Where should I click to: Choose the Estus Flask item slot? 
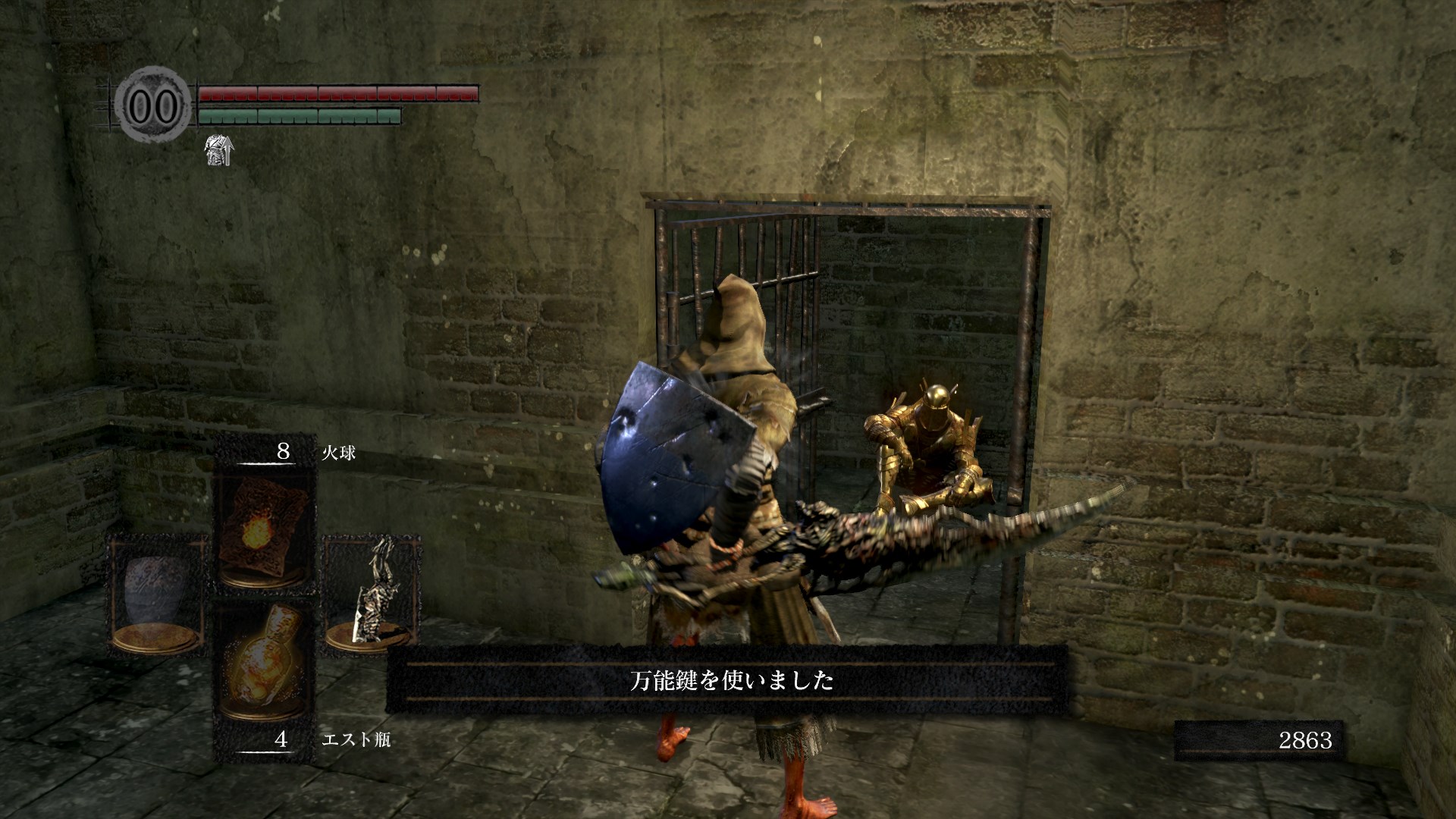(x=263, y=667)
